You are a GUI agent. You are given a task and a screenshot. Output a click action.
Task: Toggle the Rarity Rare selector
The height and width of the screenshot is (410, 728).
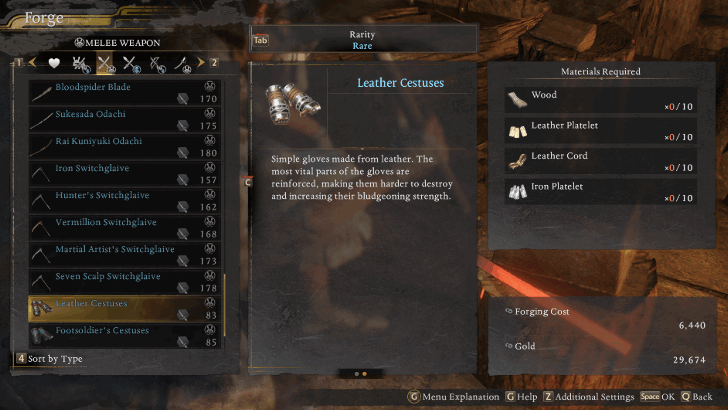click(x=362, y=40)
